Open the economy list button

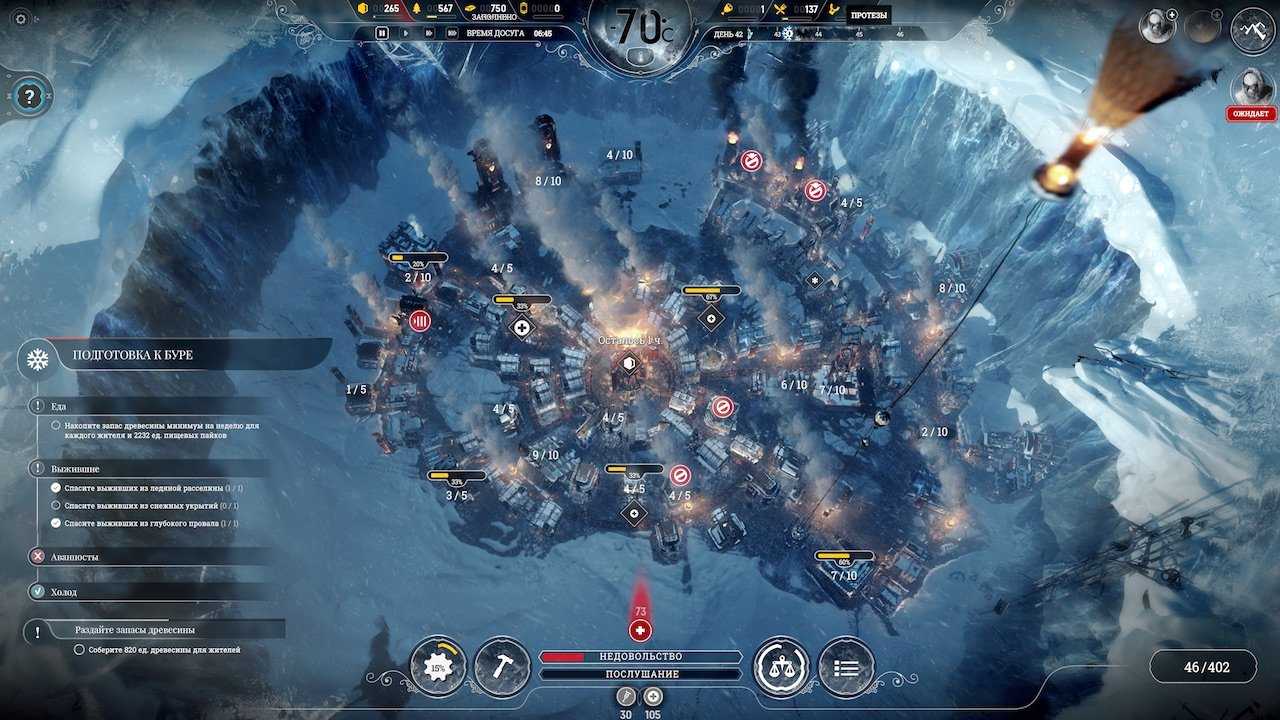pos(846,667)
